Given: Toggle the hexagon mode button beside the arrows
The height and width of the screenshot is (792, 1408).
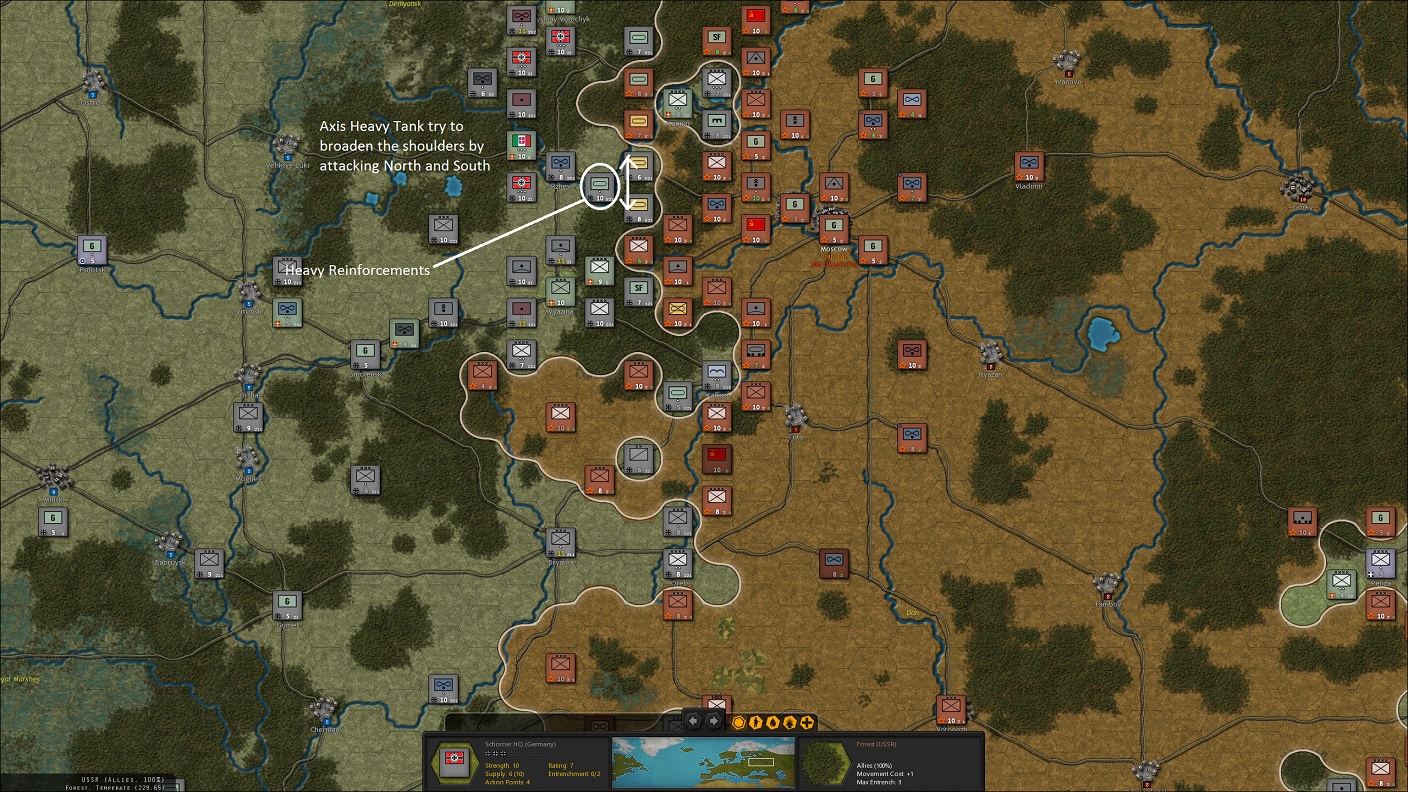Looking at the screenshot, I should click(x=739, y=722).
